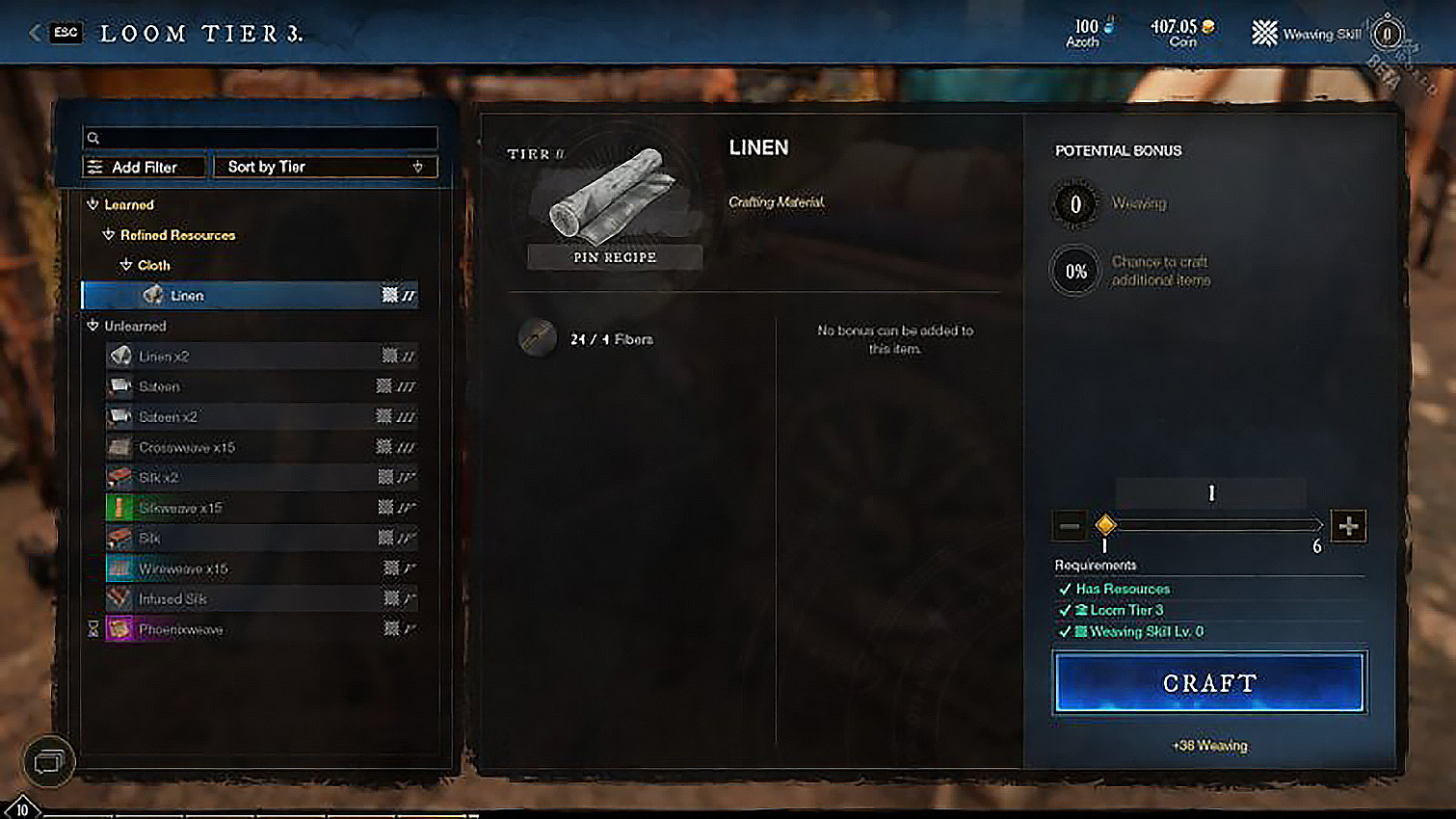Focus the recipe search field
Viewport: 1456px width, 819px height.
tap(260, 138)
